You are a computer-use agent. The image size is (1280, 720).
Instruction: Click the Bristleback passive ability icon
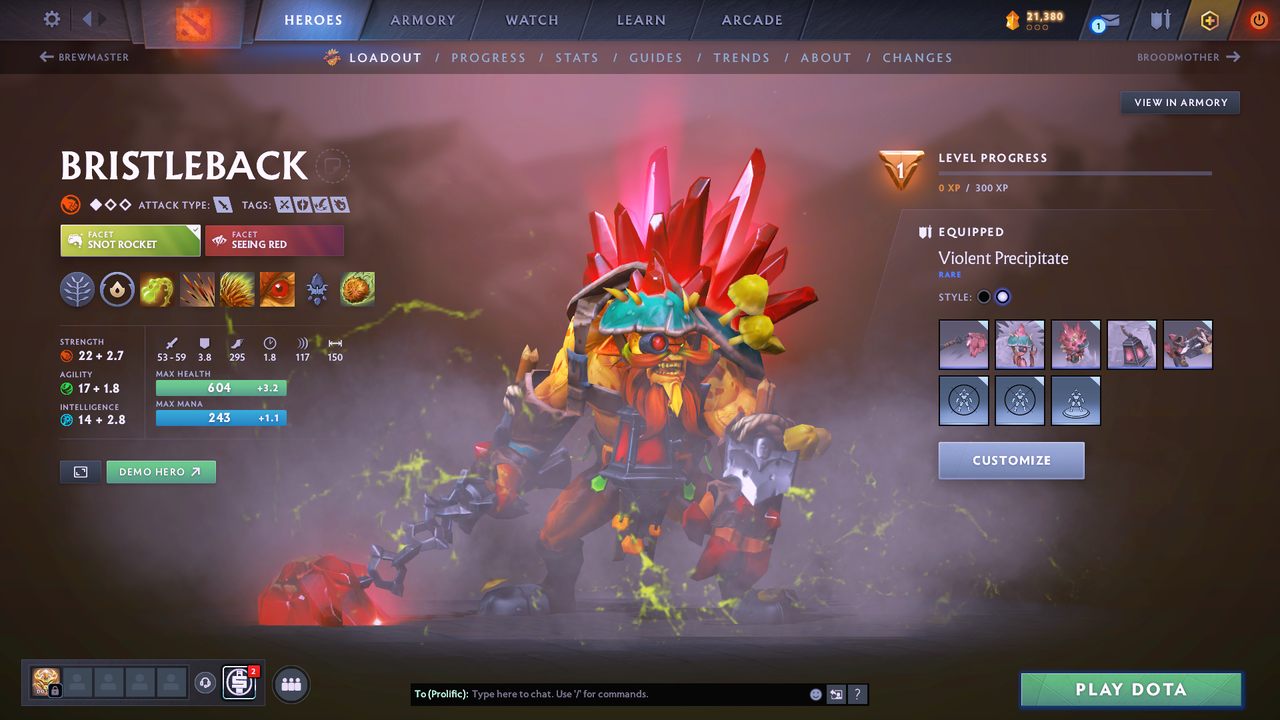[x=237, y=289]
